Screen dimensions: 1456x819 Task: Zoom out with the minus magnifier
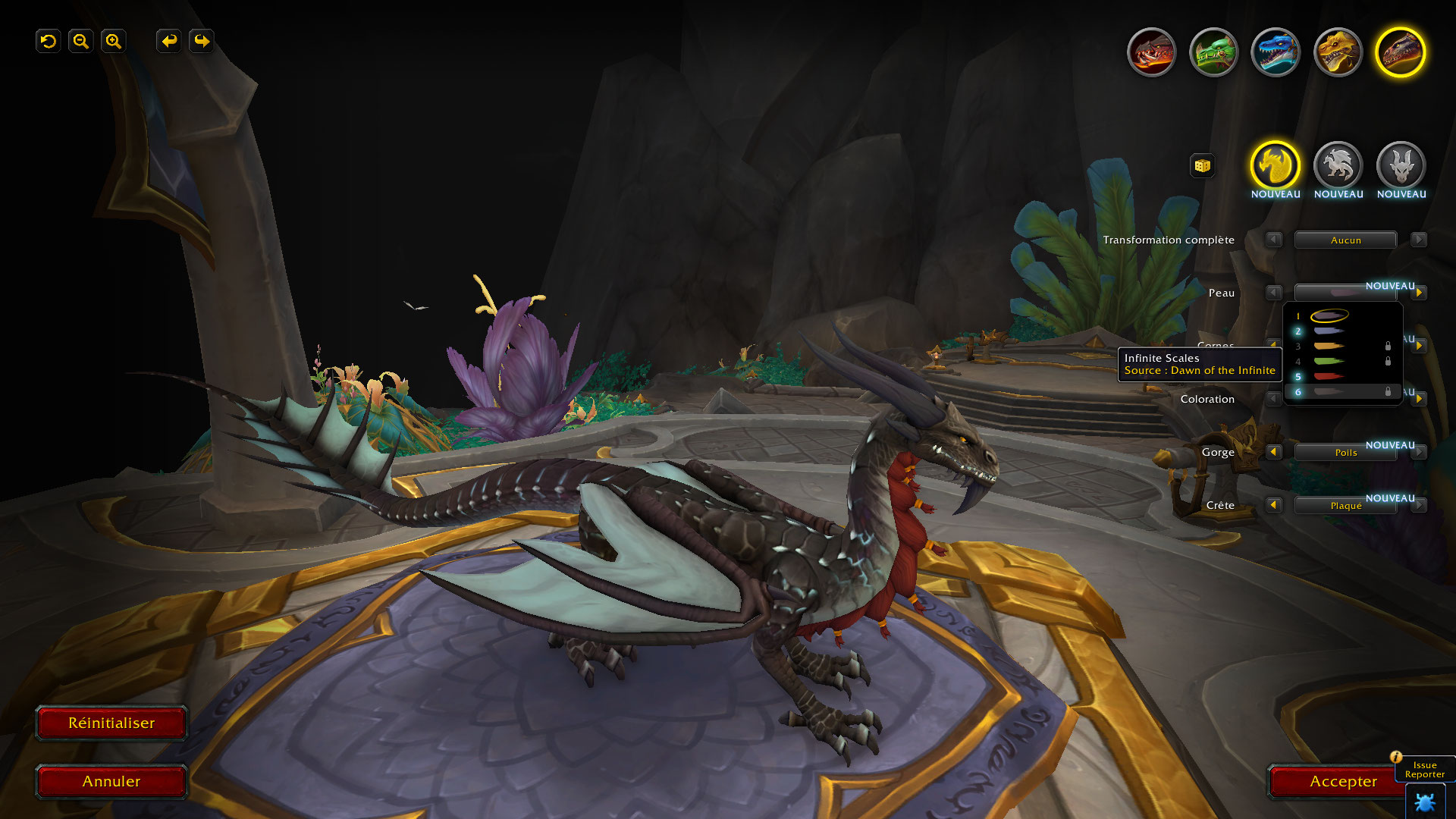click(x=80, y=41)
